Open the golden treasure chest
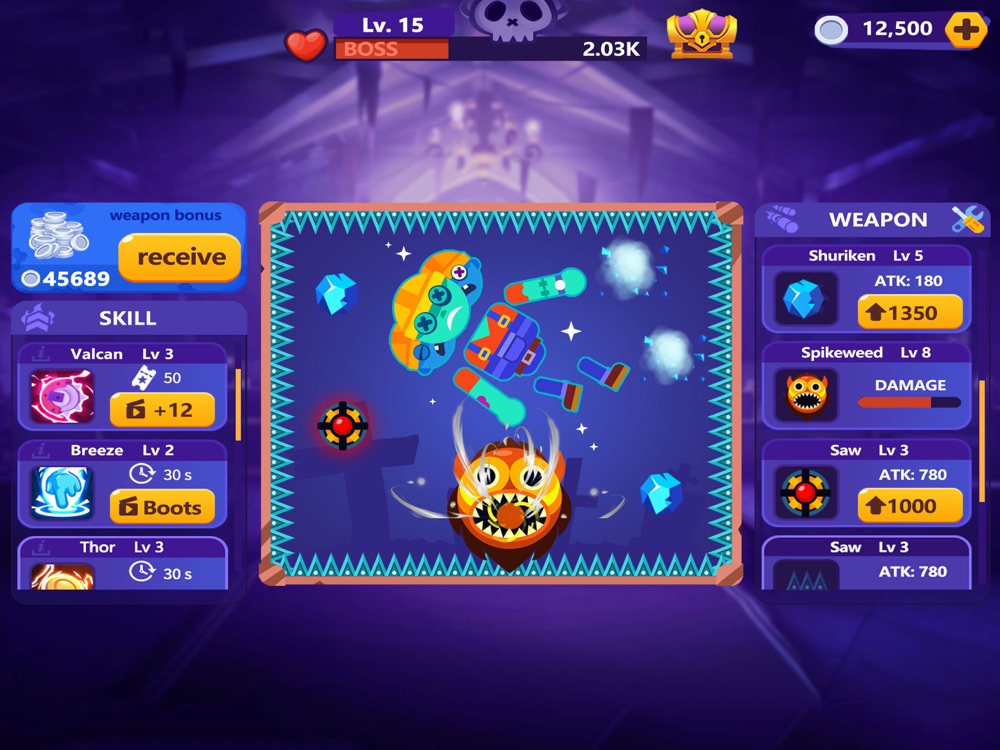 click(x=702, y=33)
